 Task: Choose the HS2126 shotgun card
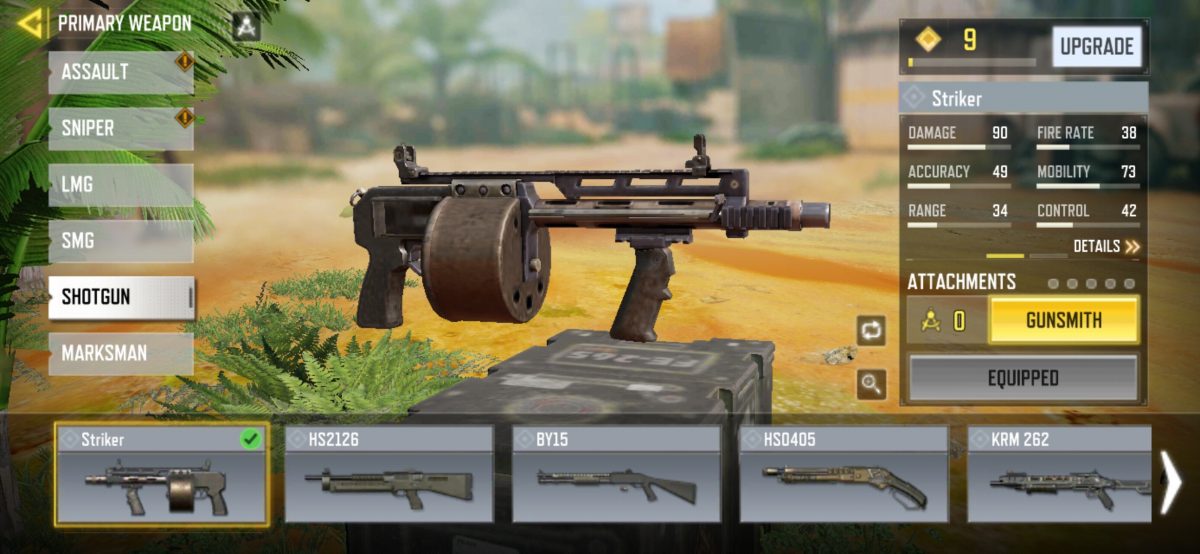[389, 475]
